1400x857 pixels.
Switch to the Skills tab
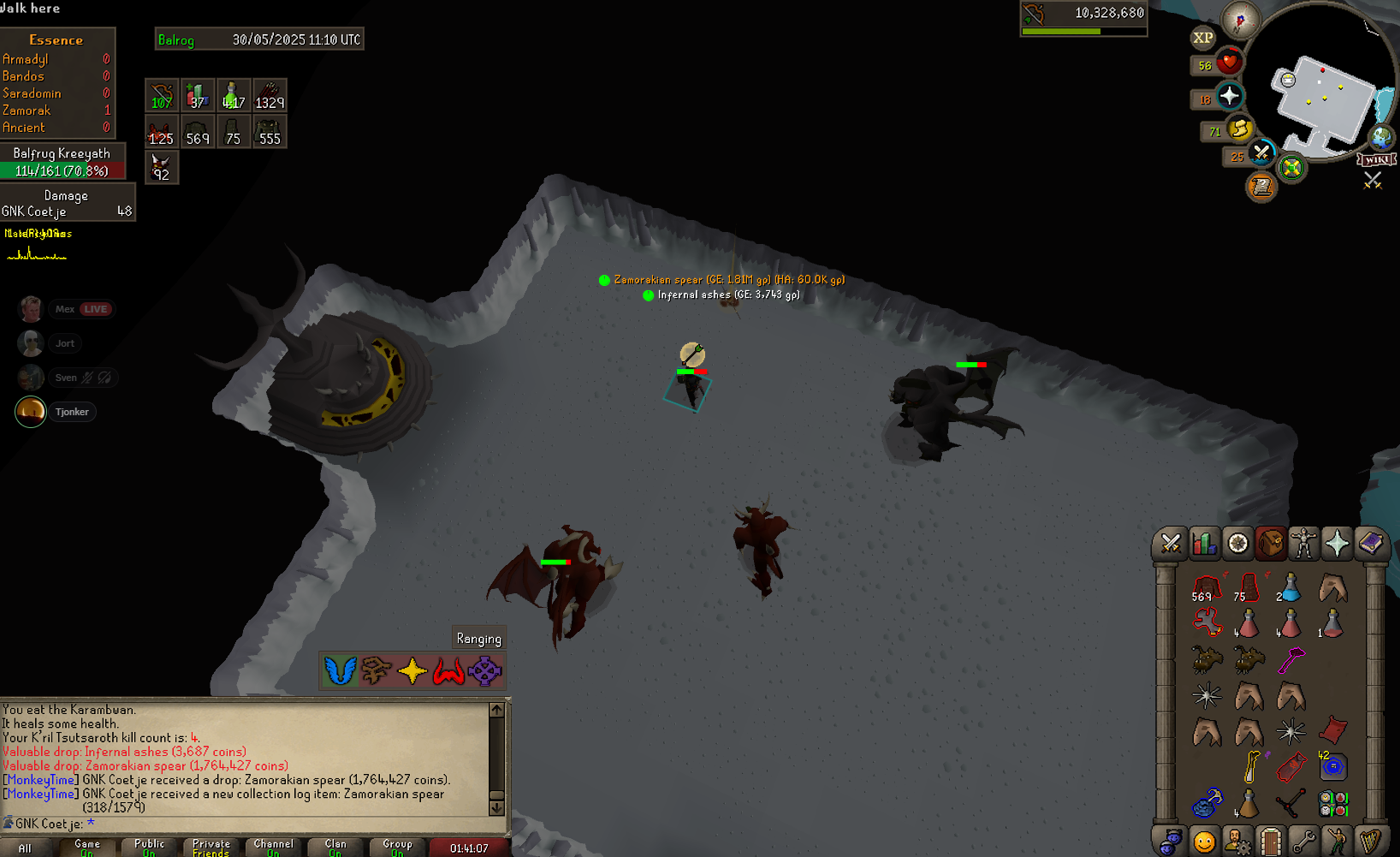point(1203,544)
